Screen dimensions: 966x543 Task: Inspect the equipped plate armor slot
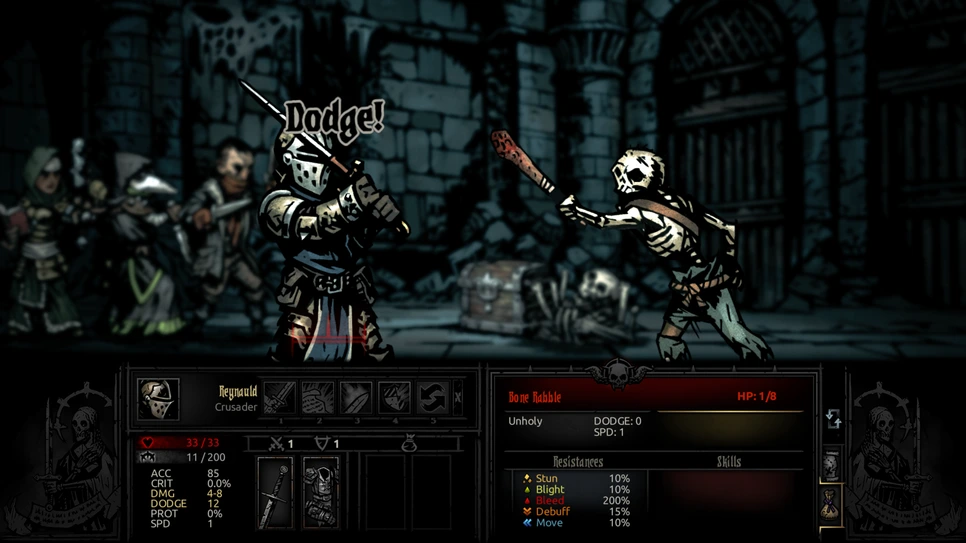coord(320,493)
